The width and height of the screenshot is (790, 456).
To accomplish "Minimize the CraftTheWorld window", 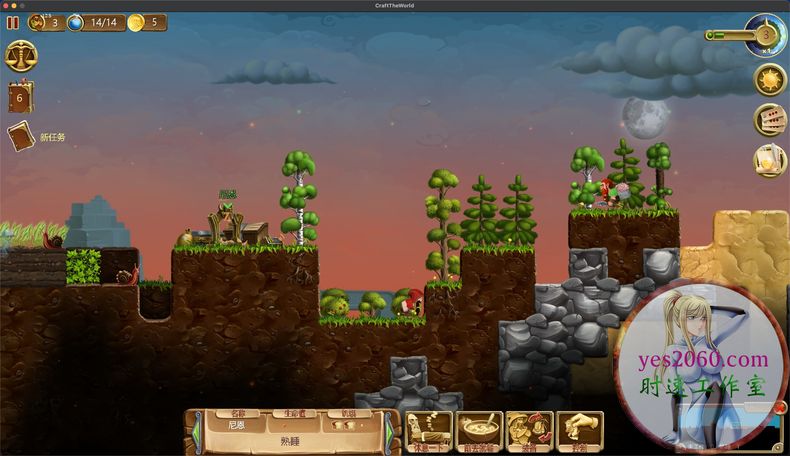I will coord(16,5).
